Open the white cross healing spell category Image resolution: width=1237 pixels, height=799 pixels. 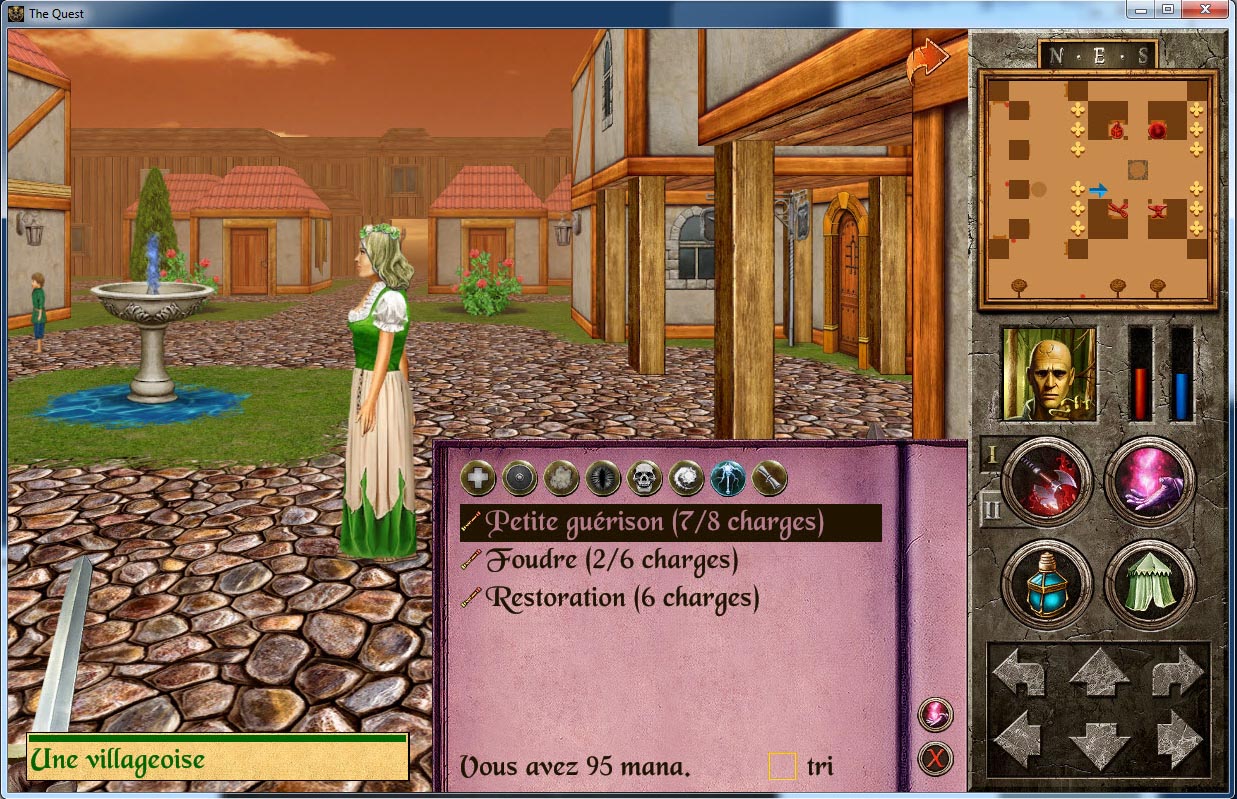pos(478,479)
